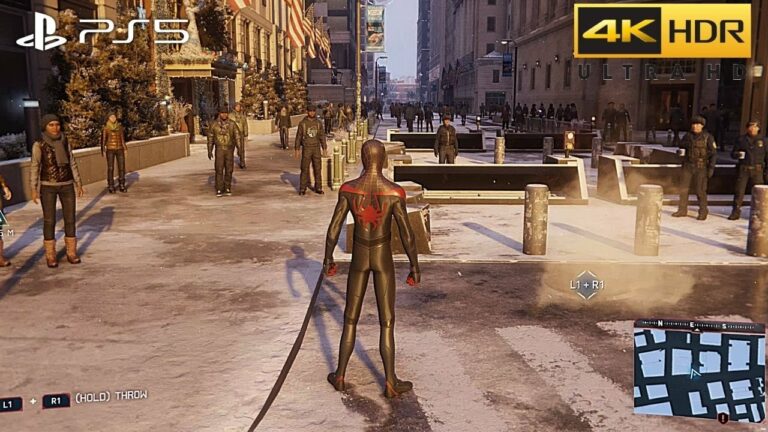Select the red exclamation marker on minimap
The image size is (768, 432).
[722, 418]
